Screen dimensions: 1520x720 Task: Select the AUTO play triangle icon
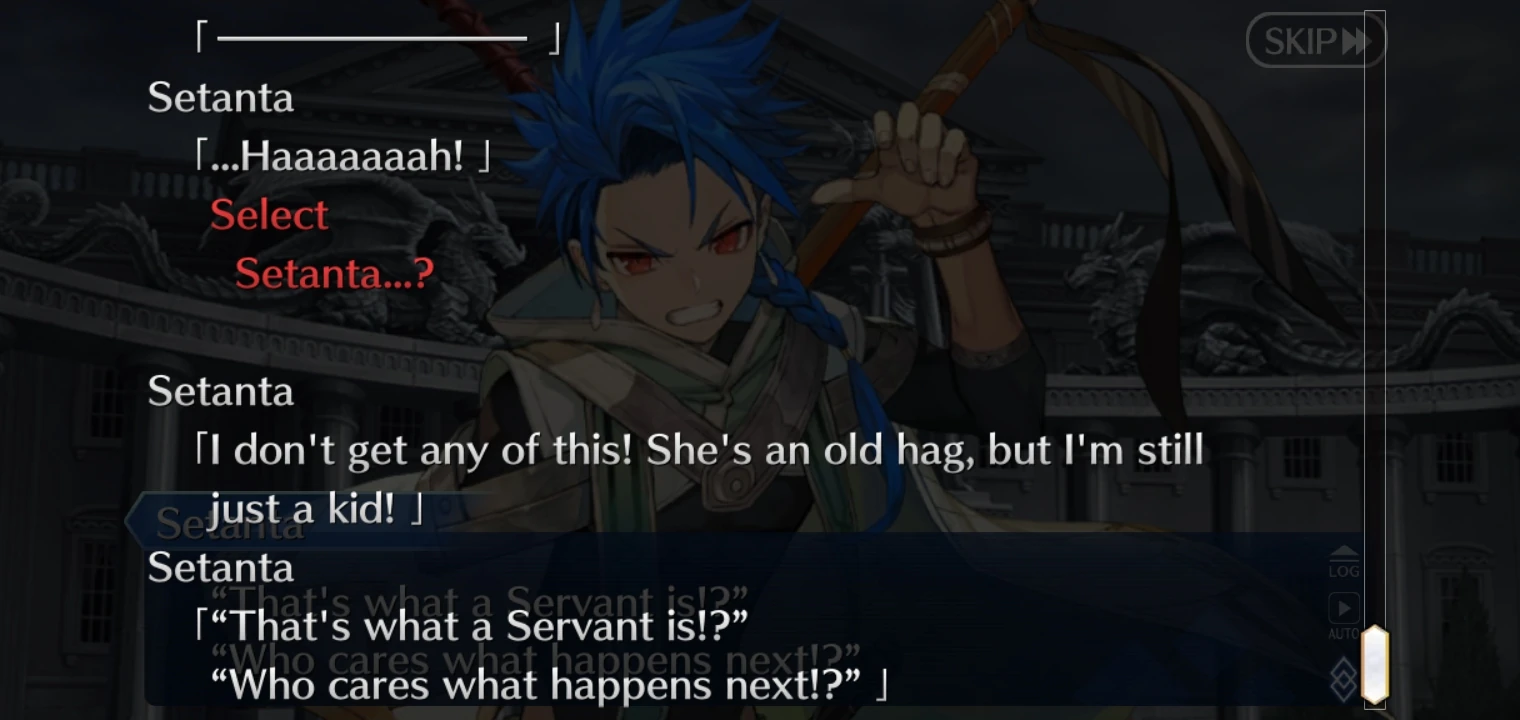point(1344,606)
